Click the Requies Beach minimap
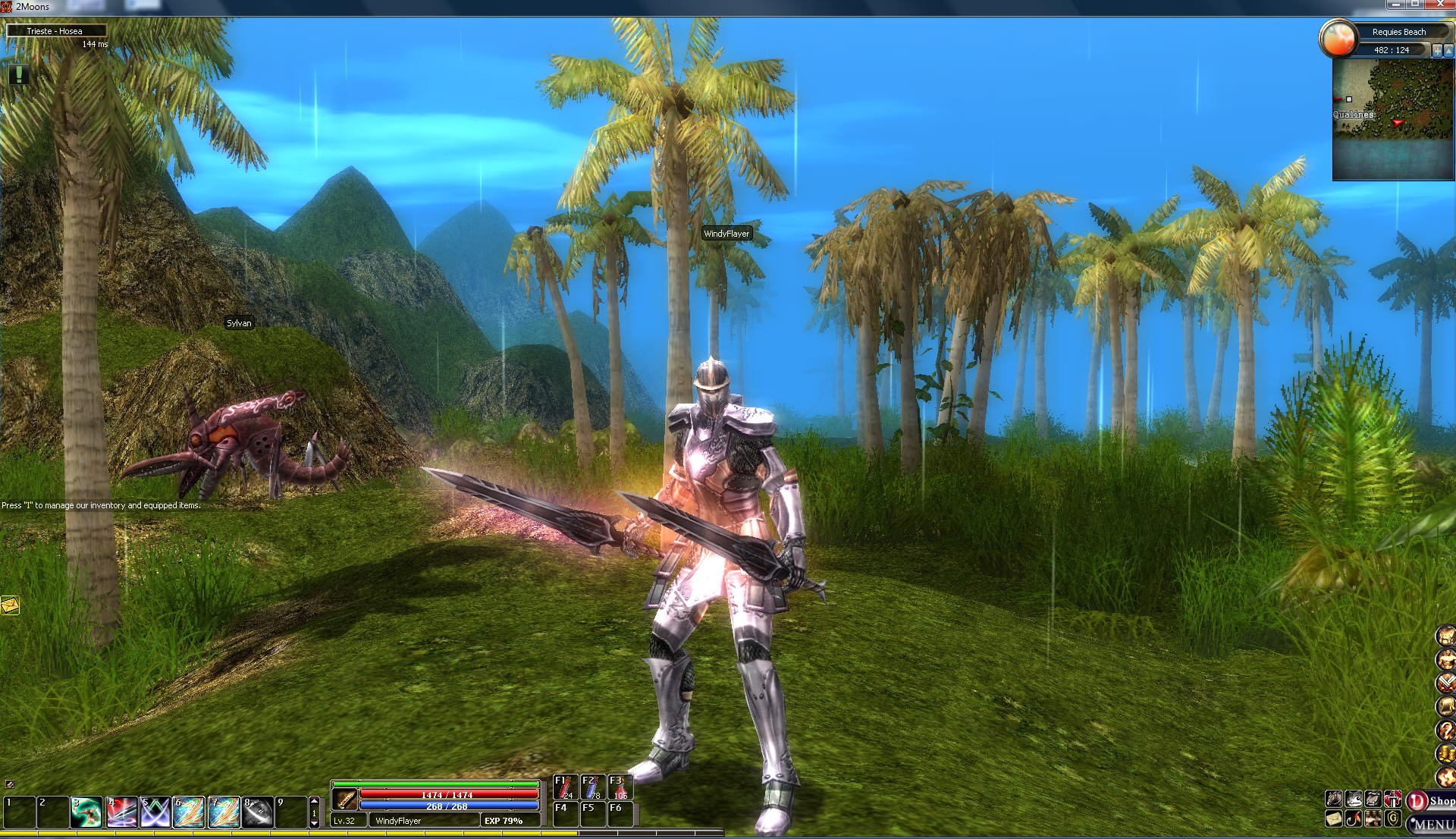This screenshot has height=839, width=1456. point(1393,120)
